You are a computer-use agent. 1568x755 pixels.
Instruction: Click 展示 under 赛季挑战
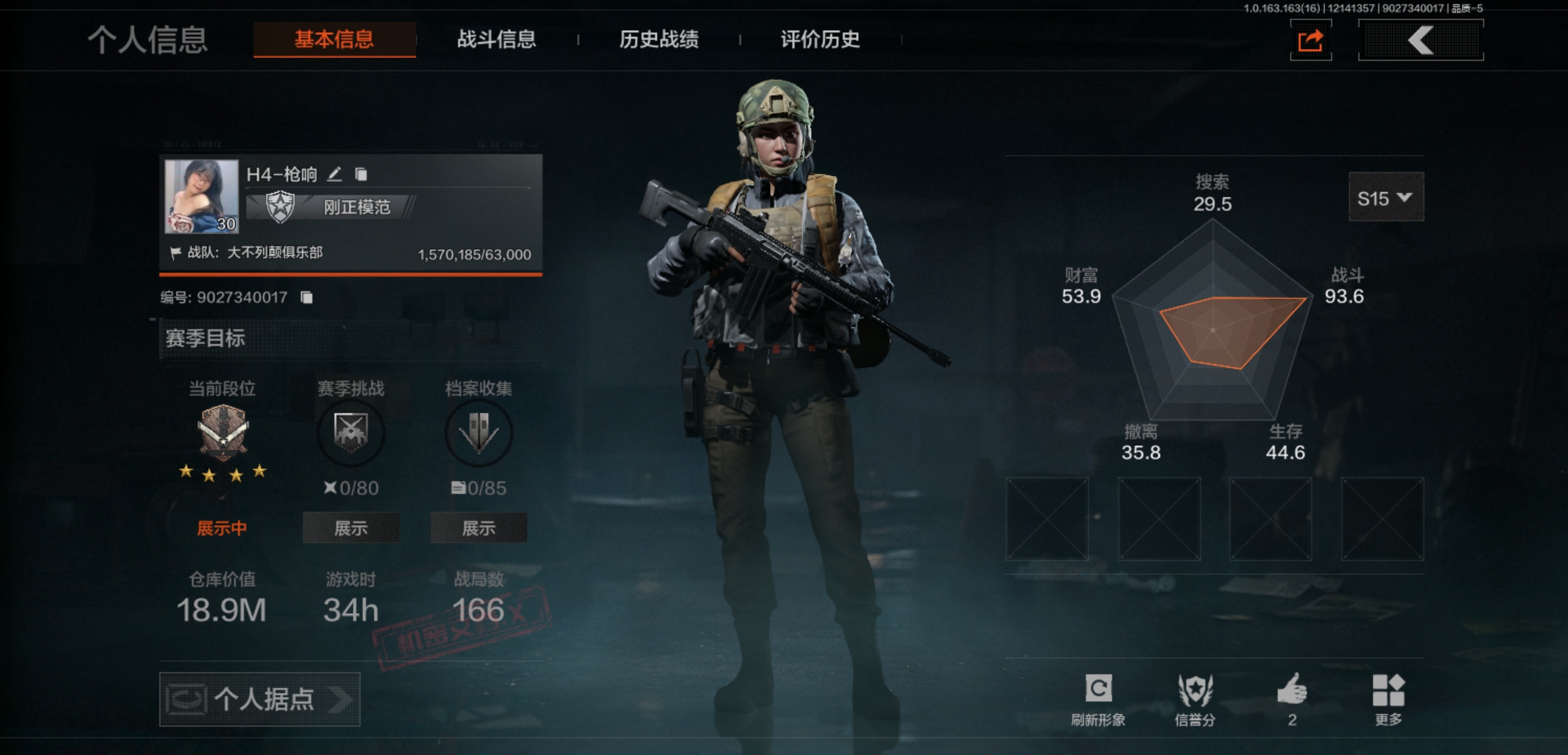[x=351, y=528]
